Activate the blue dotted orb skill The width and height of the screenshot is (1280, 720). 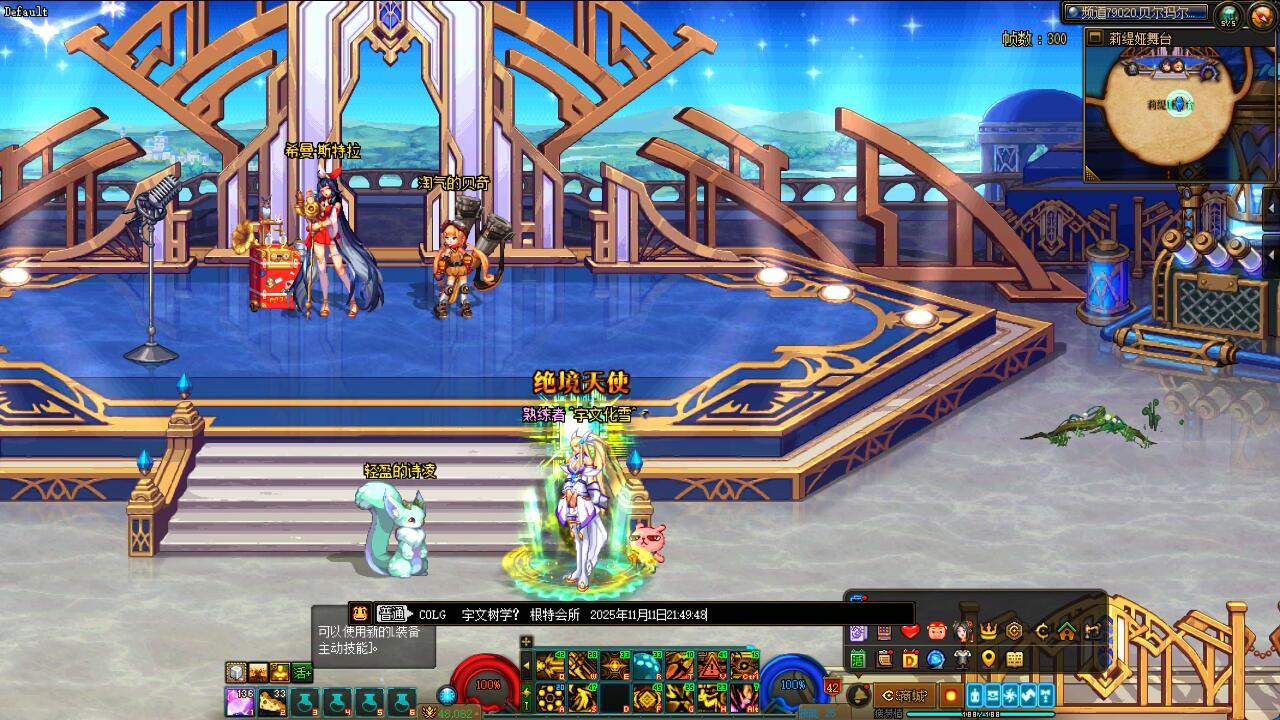coord(646,666)
